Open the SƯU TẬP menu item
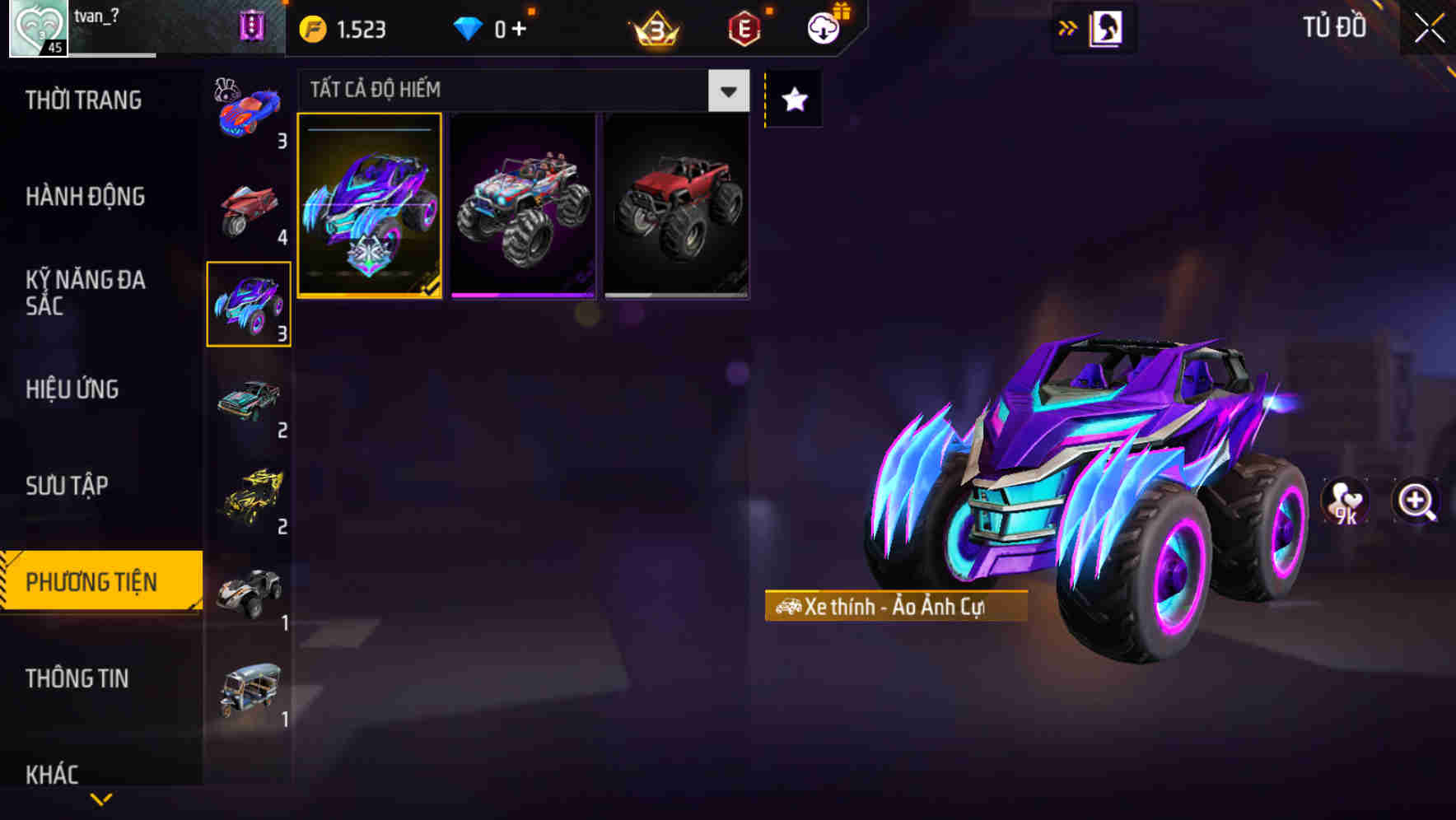The height and width of the screenshot is (820, 1456). click(68, 486)
